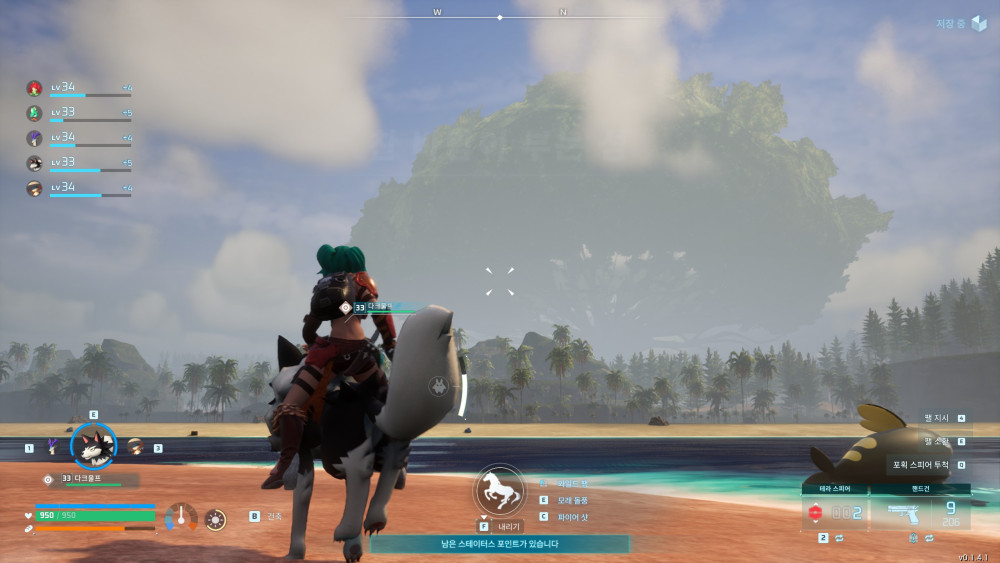Screen dimensions: 1000x563
Task: Click the cycle arrows under the handgun slot
Action: click(930, 538)
